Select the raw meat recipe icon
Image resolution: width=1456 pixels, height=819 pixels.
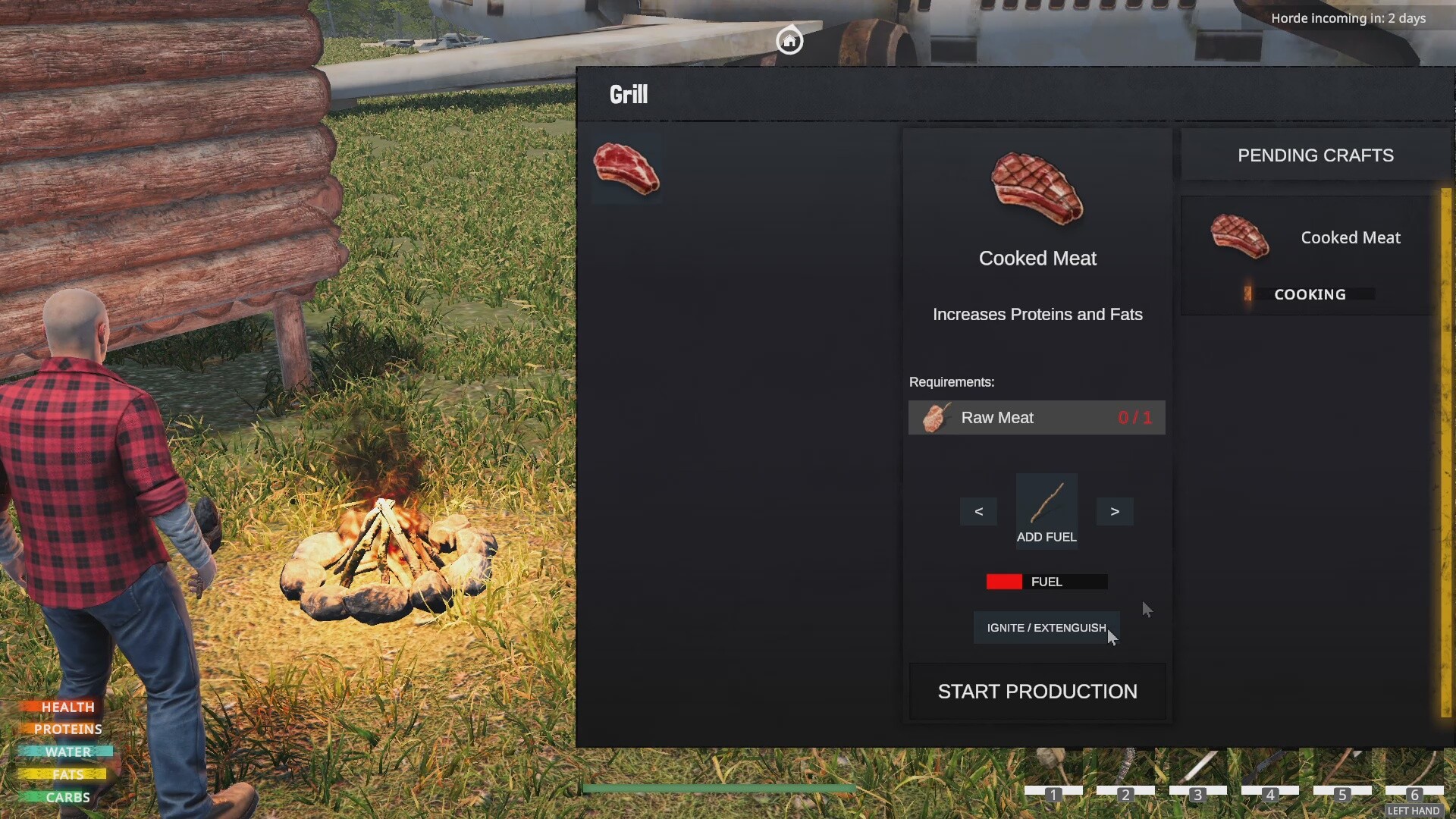pos(626,168)
